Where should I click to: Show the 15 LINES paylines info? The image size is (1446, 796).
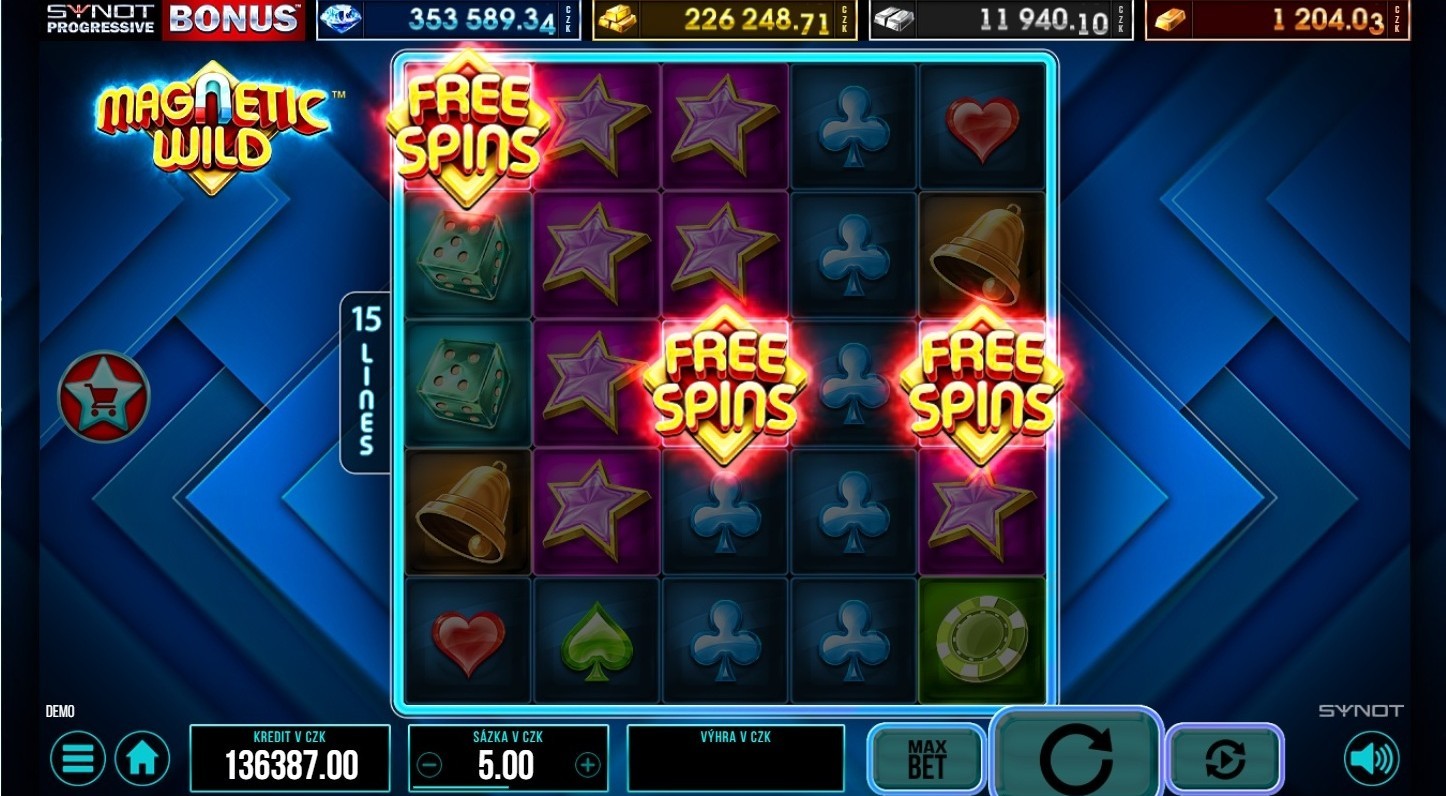coord(366,382)
